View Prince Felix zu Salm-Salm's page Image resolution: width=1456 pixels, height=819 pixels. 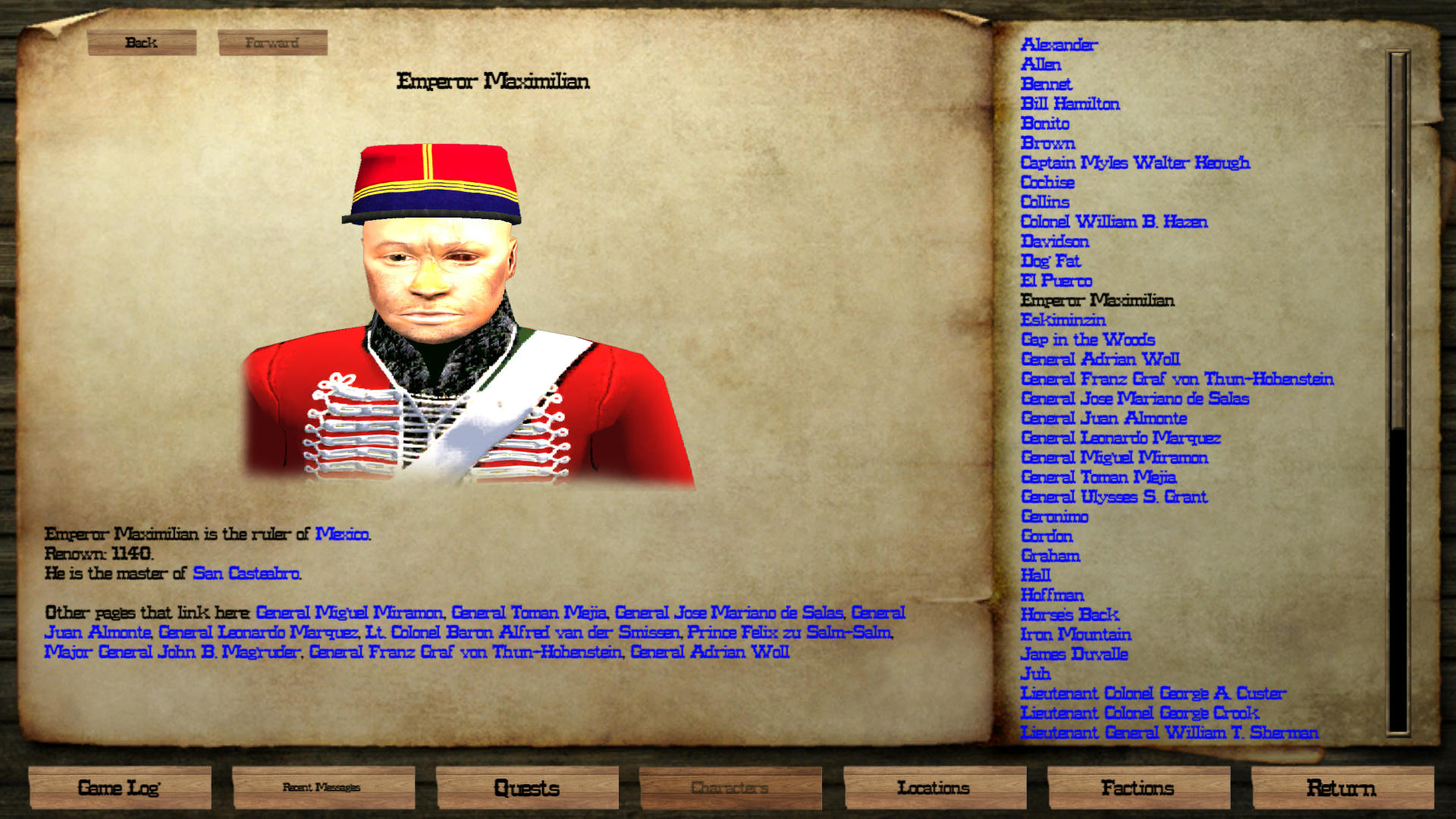click(789, 632)
